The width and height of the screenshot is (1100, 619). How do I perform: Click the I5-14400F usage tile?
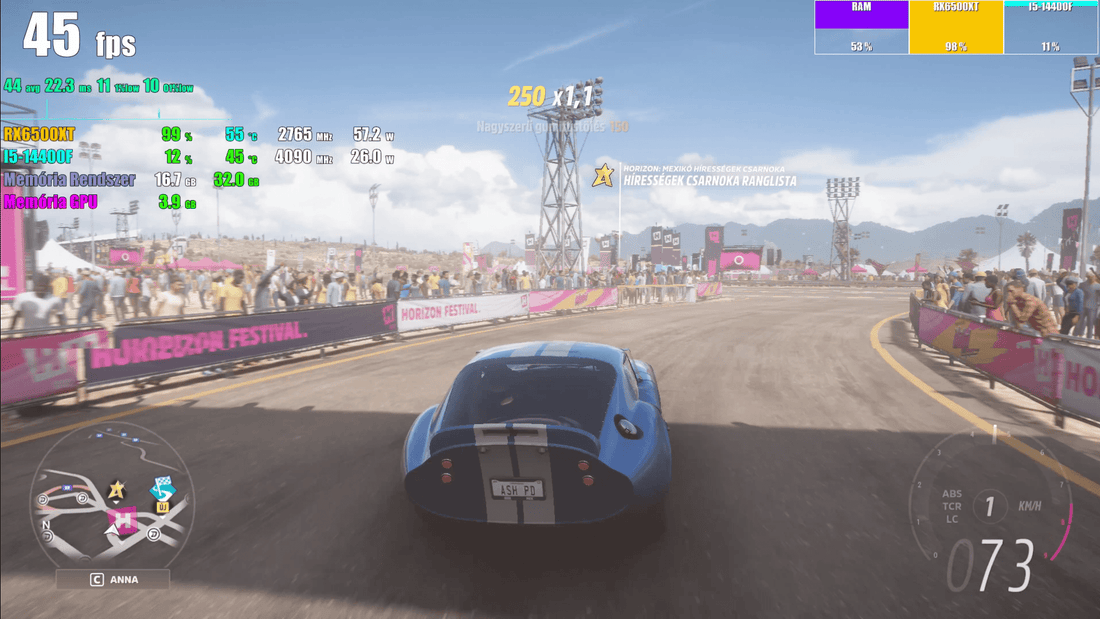click(1050, 27)
